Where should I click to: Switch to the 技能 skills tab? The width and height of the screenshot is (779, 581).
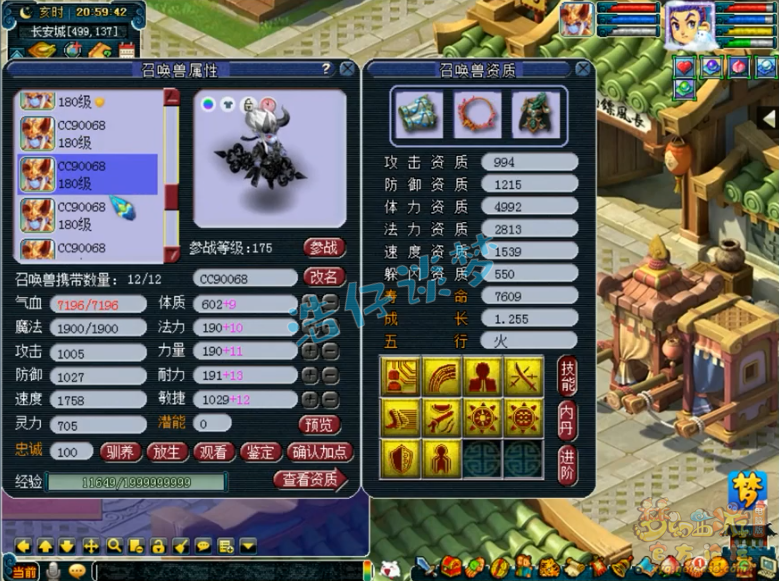tap(567, 375)
